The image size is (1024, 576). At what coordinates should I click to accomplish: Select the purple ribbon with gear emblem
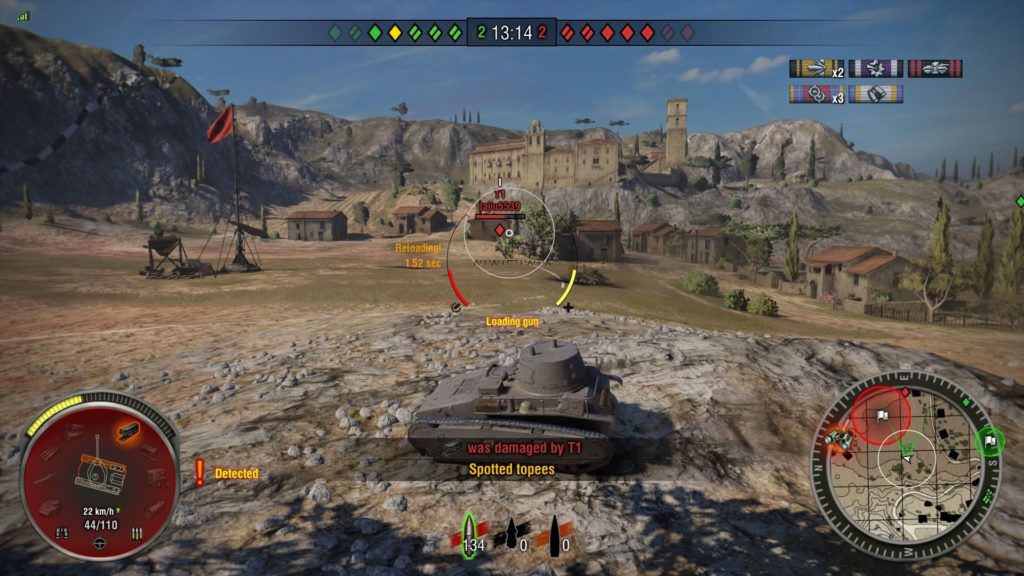[x=876, y=69]
